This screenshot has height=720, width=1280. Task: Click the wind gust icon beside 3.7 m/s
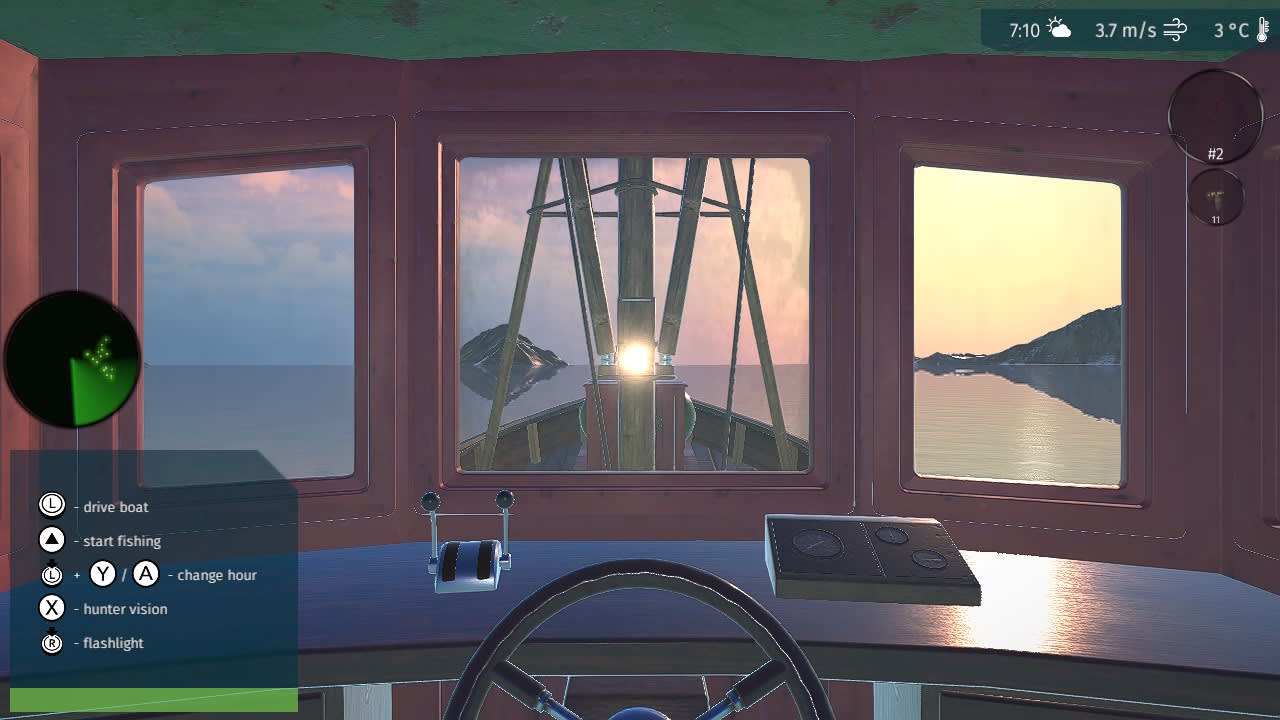point(1175,30)
